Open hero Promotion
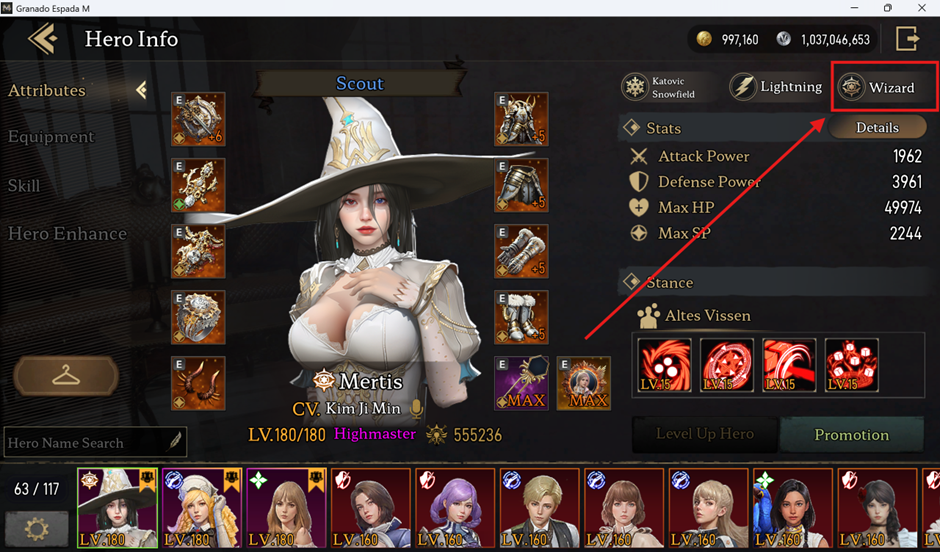The width and height of the screenshot is (940, 552). tap(851, 435)
